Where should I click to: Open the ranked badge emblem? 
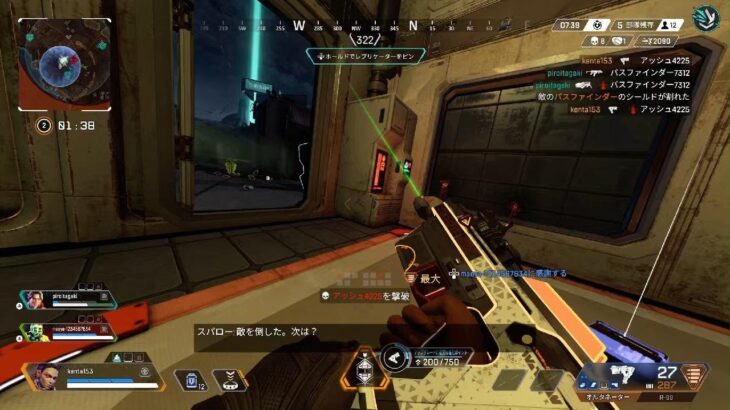706,20
